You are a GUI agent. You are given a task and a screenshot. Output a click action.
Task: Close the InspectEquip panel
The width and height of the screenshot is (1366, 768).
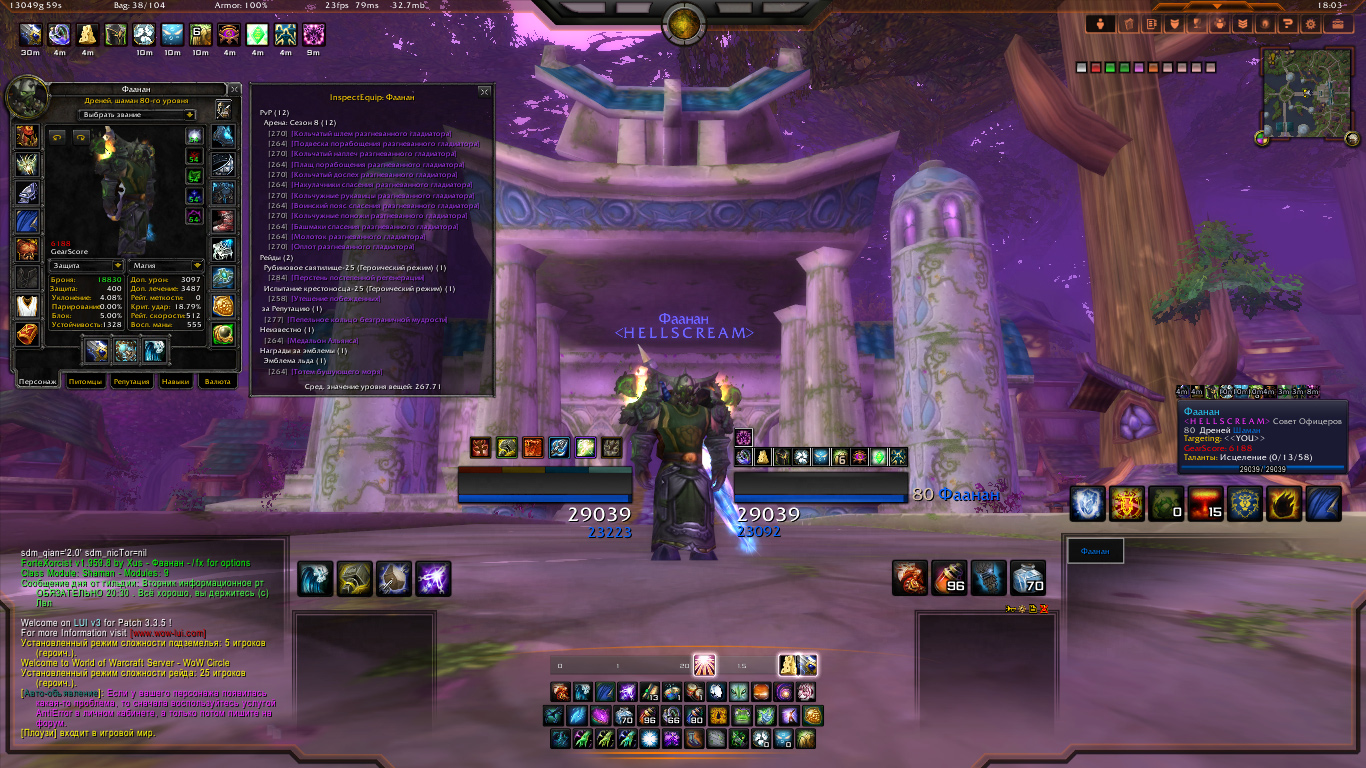pyautogui.click(x=485, y=91)
